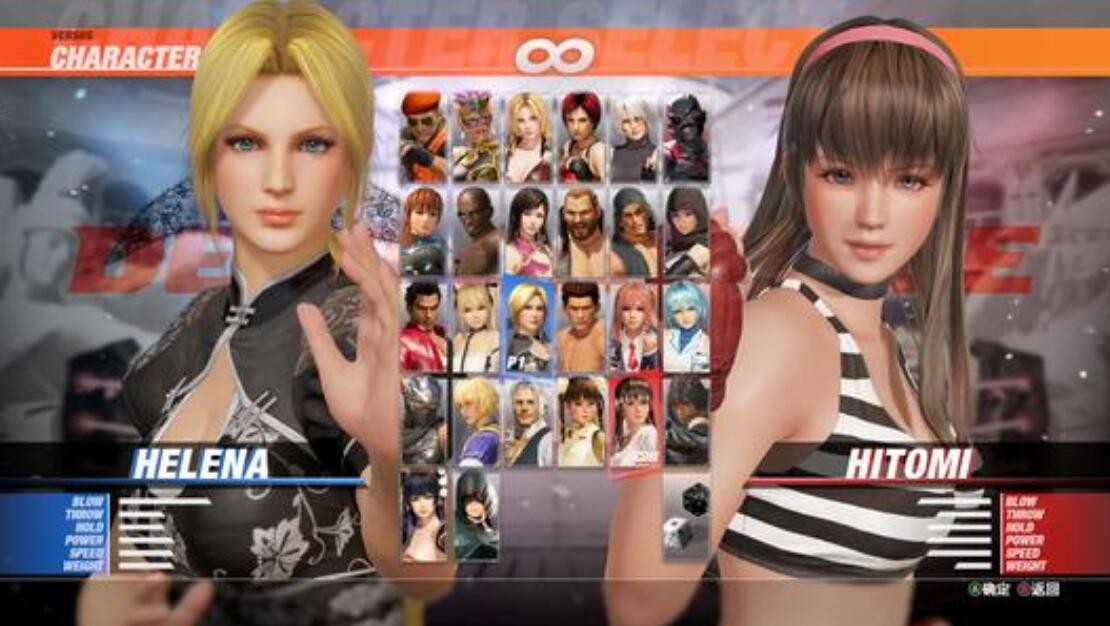Select the orange-cap fighter portrait

pyautogui.click(x=424, y=137)
